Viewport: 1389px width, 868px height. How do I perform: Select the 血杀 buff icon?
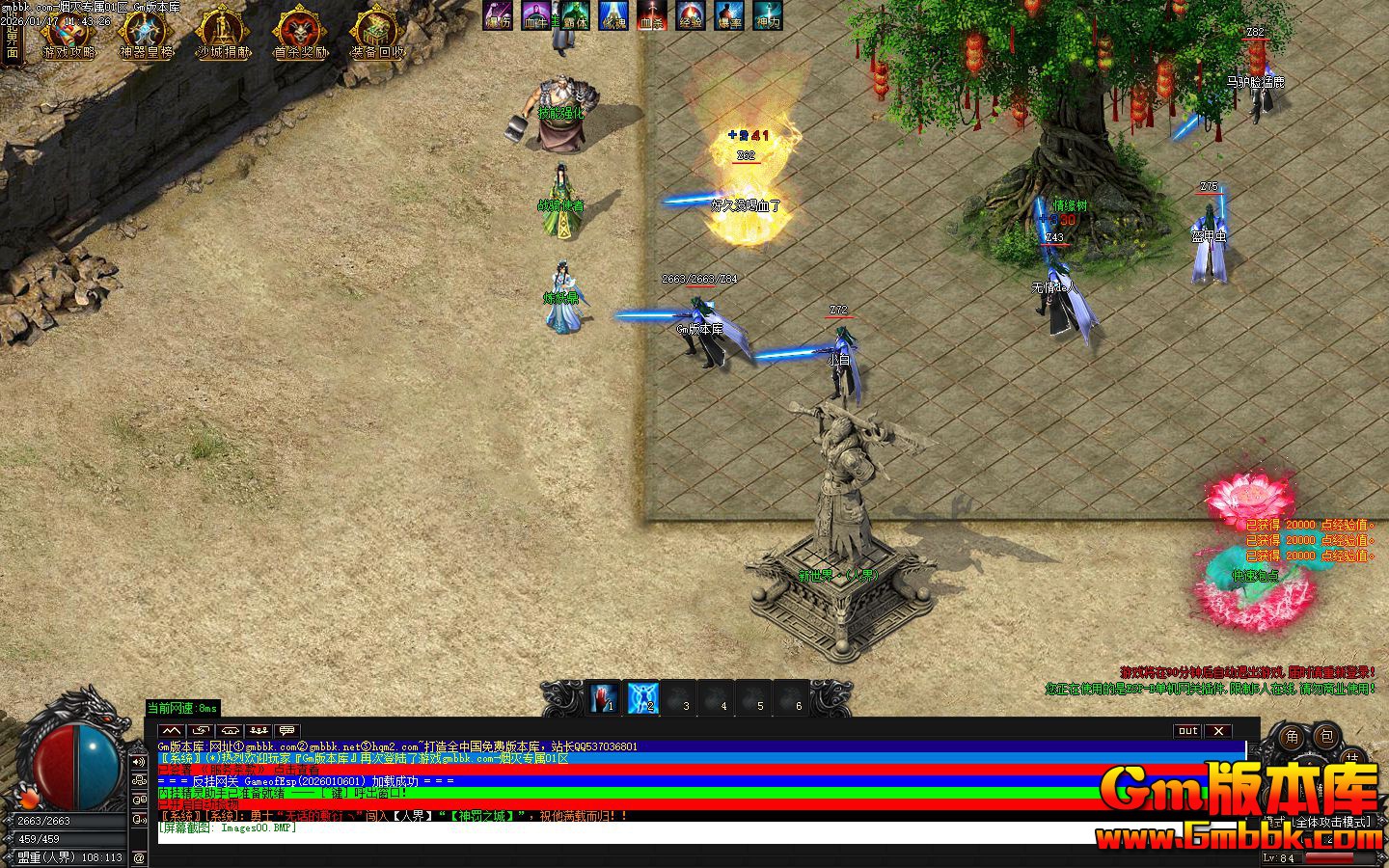tap(652, 15)
